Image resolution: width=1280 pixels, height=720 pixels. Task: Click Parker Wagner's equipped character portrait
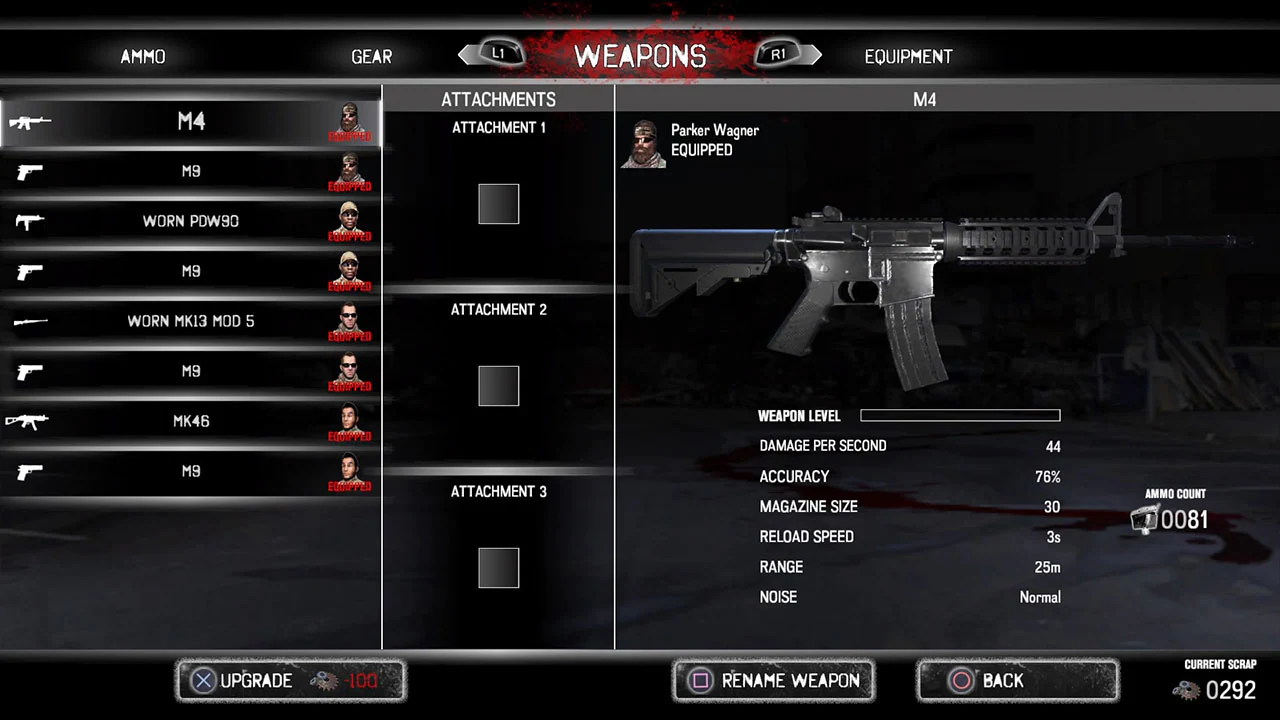click(643, 143)
